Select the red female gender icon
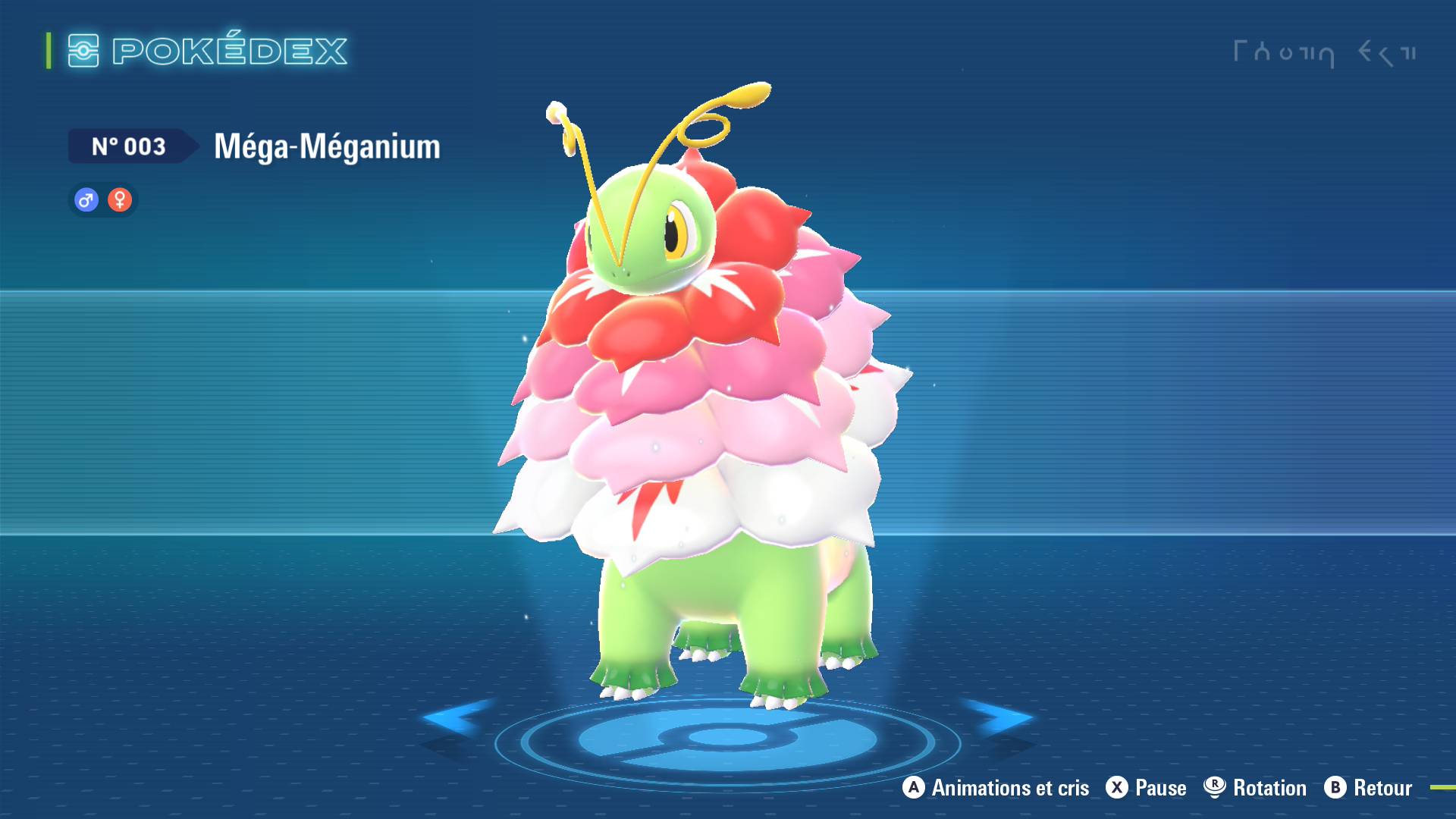The image size is (1456, 819). tap(120, 200)
